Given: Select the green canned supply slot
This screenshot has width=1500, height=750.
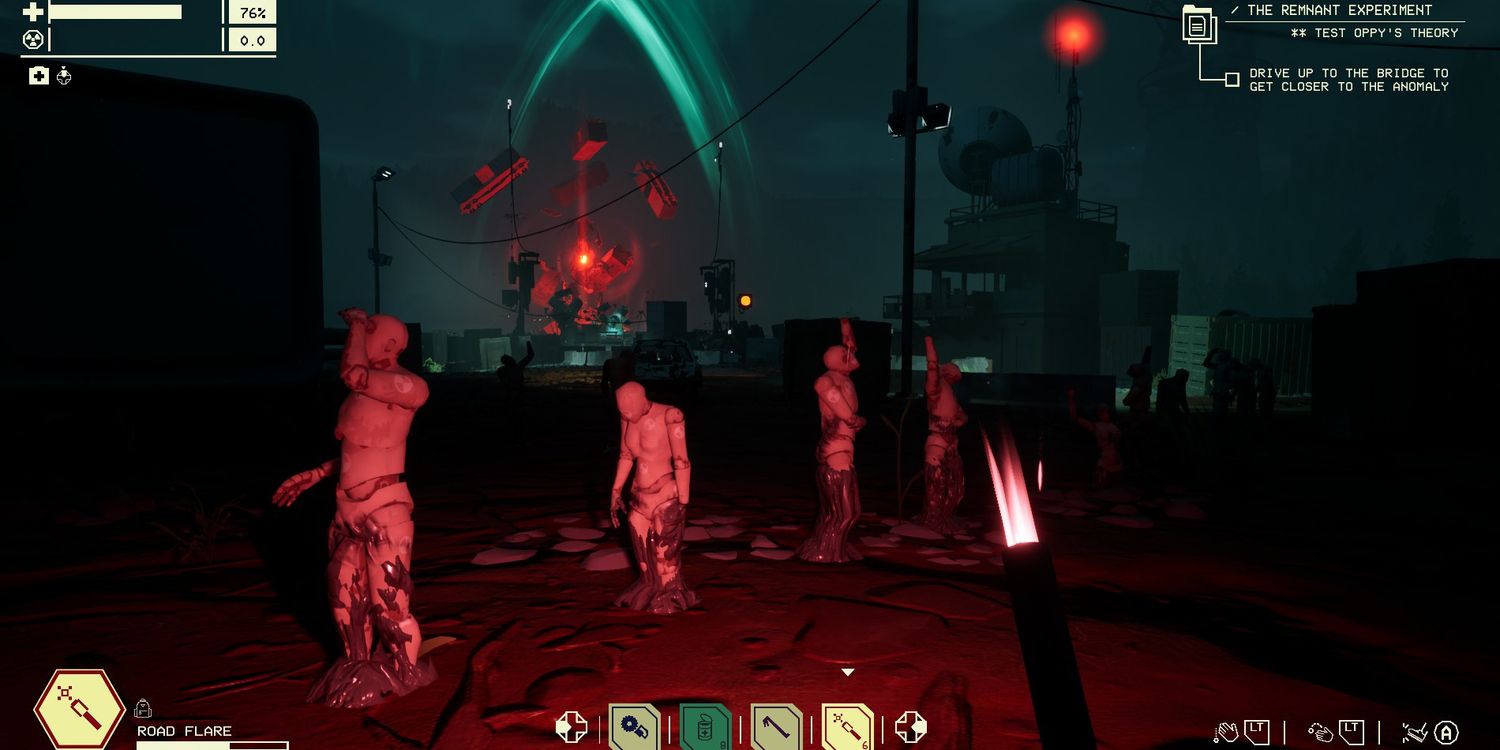Looking at the screenshot, I should 705,727.
